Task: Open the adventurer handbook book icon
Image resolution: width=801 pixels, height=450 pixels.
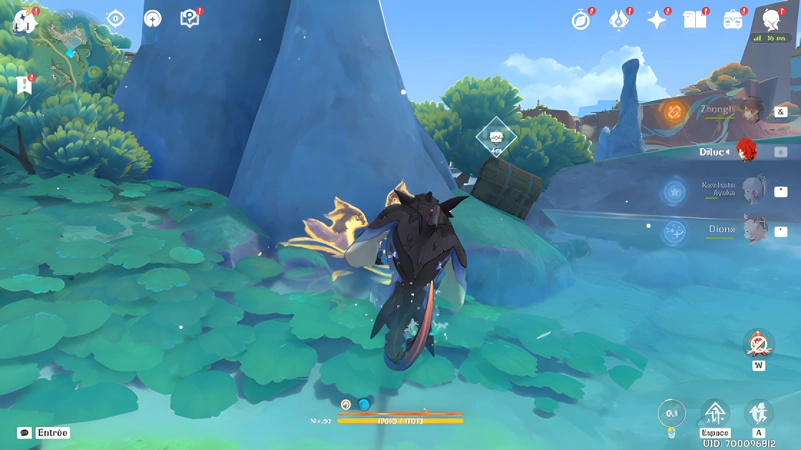Action: 694,20
